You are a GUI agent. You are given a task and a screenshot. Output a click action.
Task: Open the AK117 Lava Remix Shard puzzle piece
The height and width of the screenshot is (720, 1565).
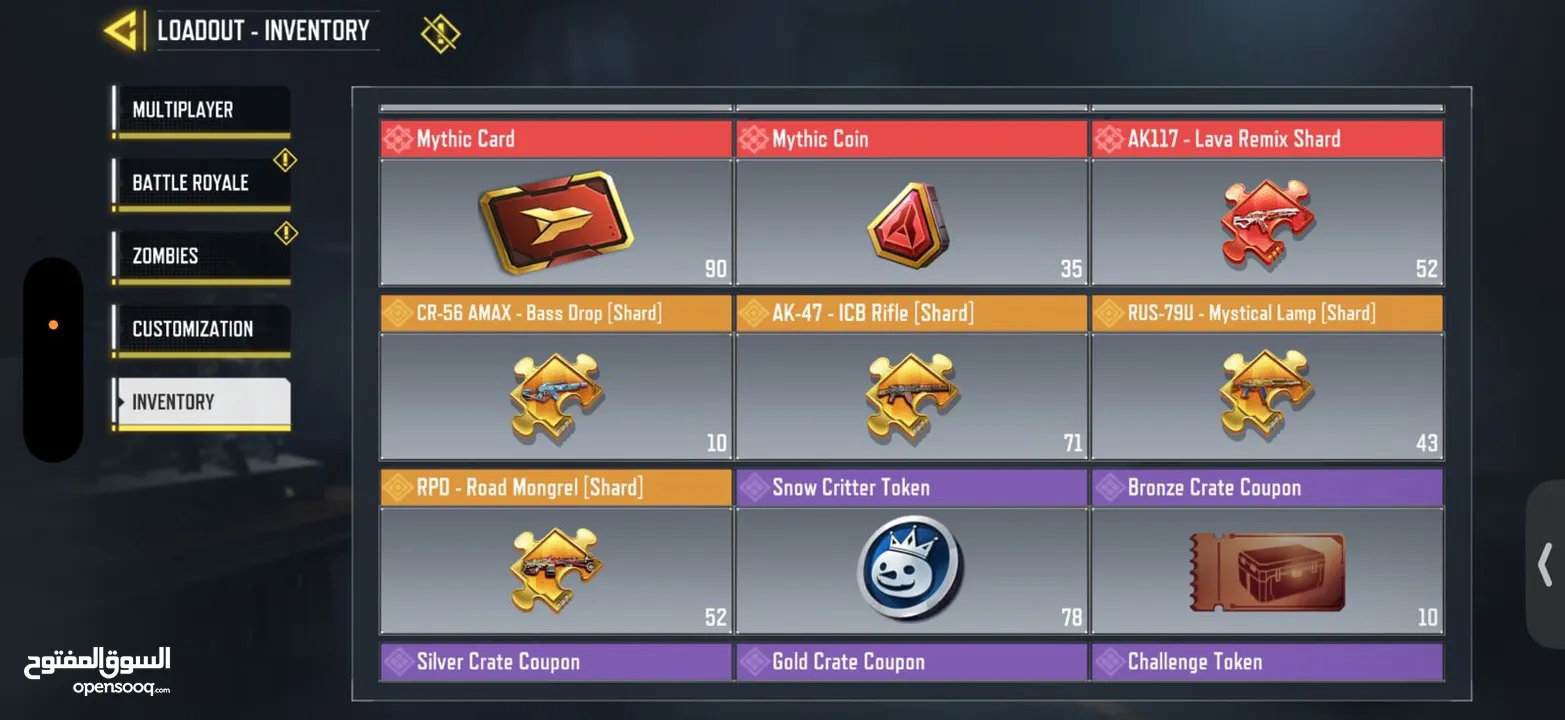(1267, 220)
